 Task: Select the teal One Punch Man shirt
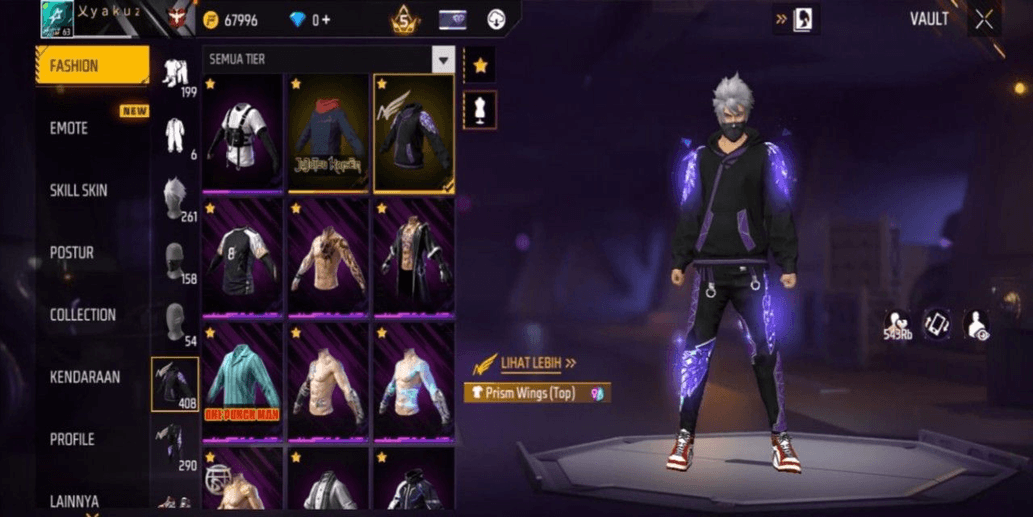pos(243,383)
